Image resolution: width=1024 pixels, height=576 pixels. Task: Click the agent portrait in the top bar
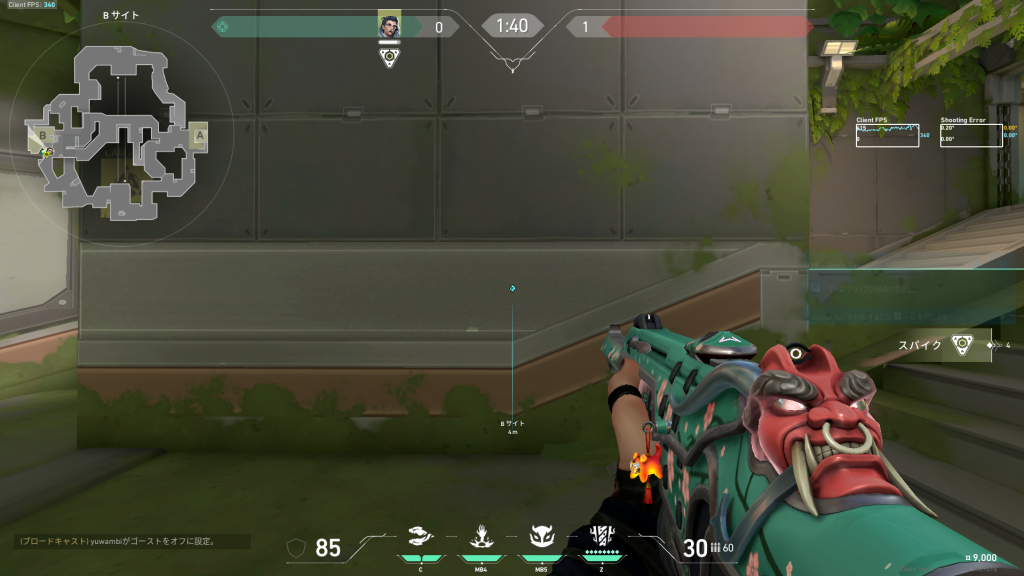(389, 26)
